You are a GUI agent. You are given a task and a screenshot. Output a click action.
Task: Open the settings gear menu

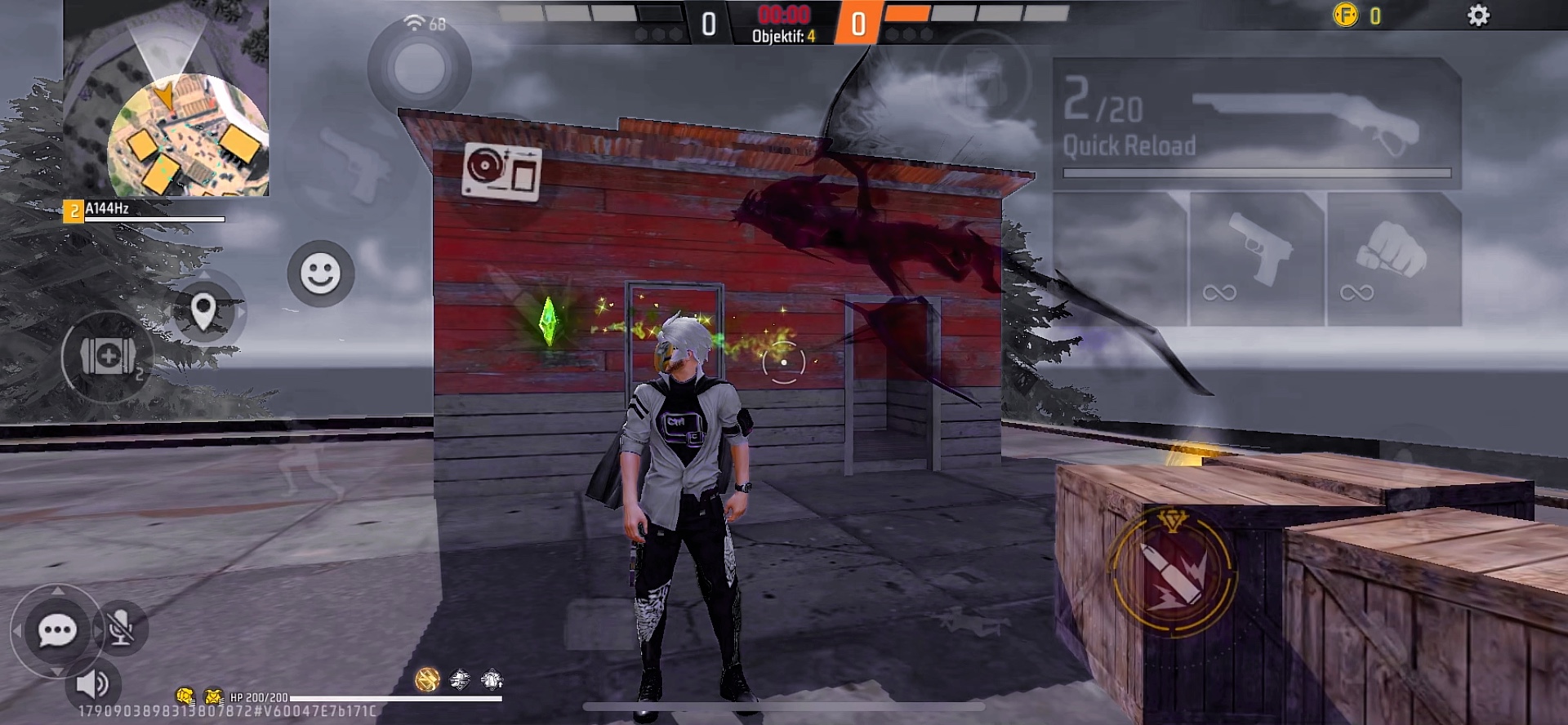coord(1478,16)
